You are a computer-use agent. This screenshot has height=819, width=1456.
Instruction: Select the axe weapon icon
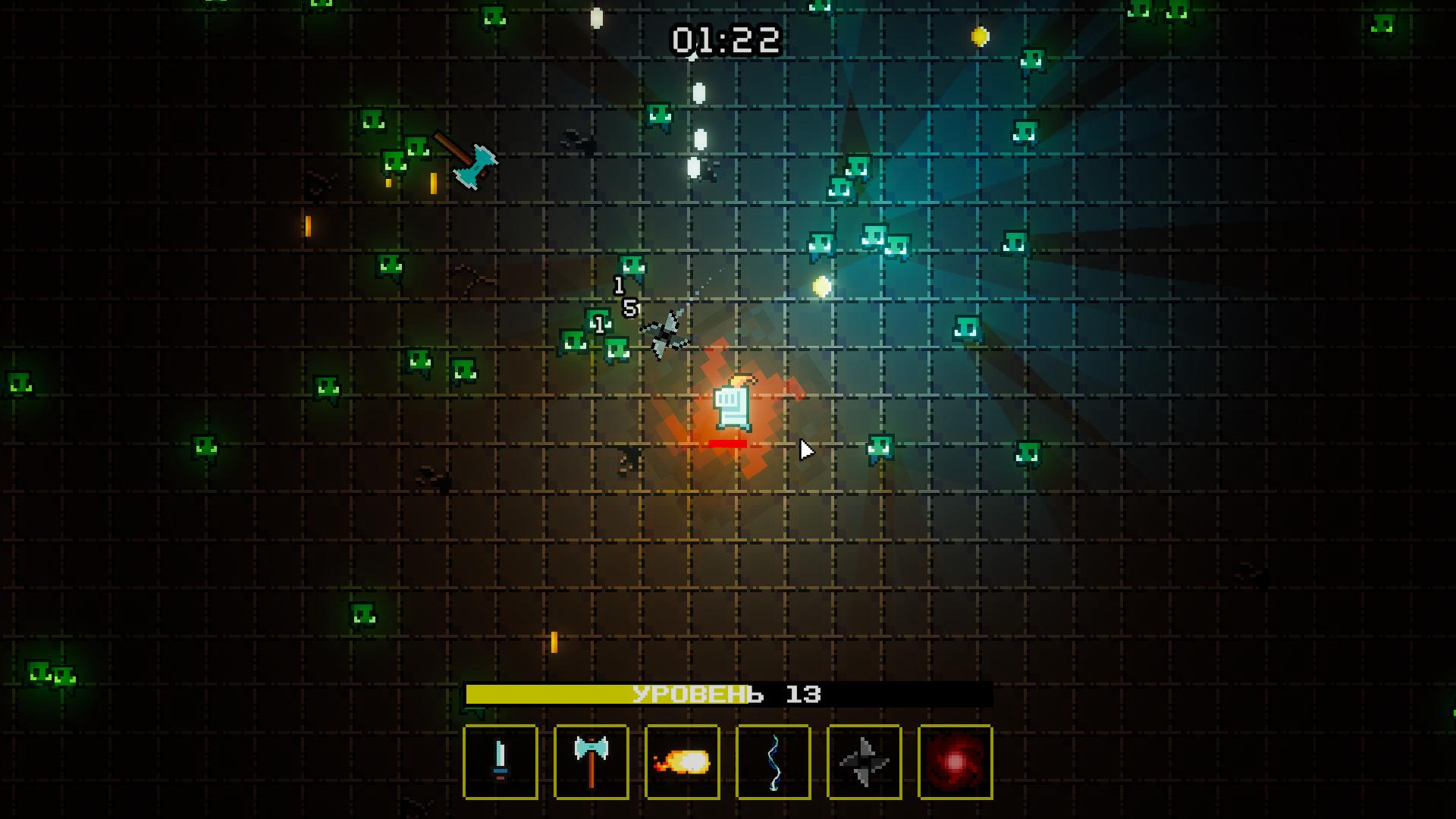[x=590, y=761]
